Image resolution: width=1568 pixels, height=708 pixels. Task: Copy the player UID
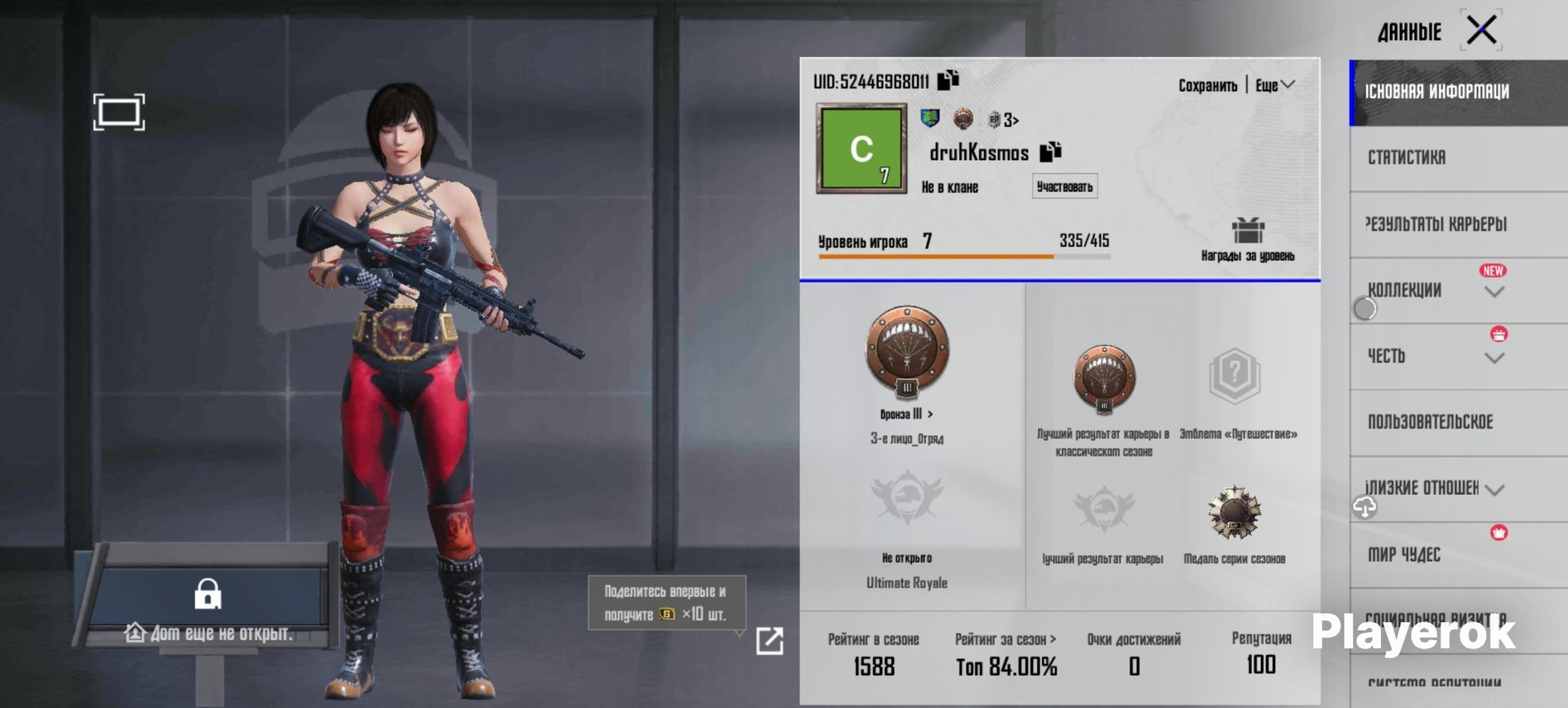948,80
